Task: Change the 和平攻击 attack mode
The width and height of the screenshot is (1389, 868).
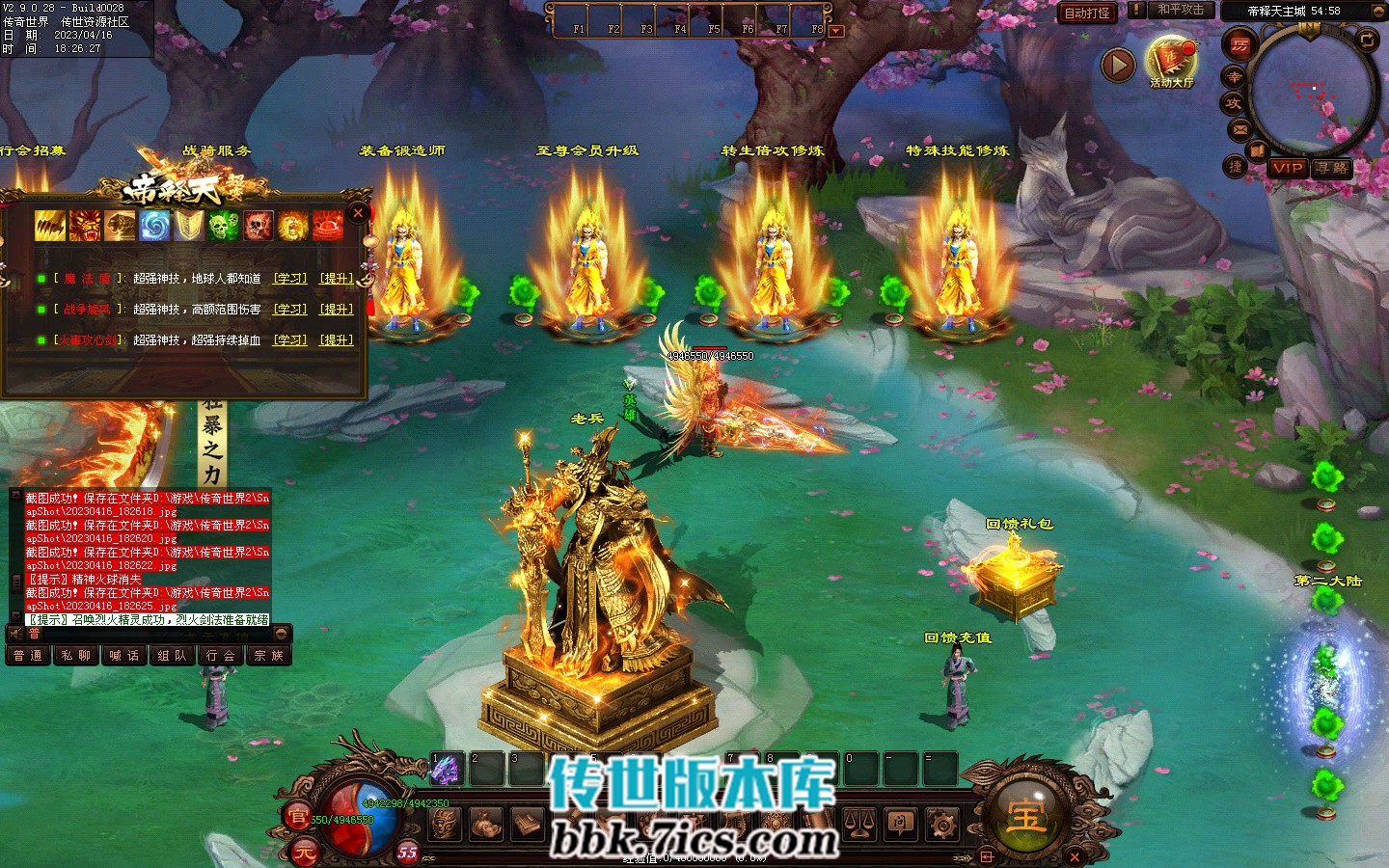Action: coord(1180,10)
